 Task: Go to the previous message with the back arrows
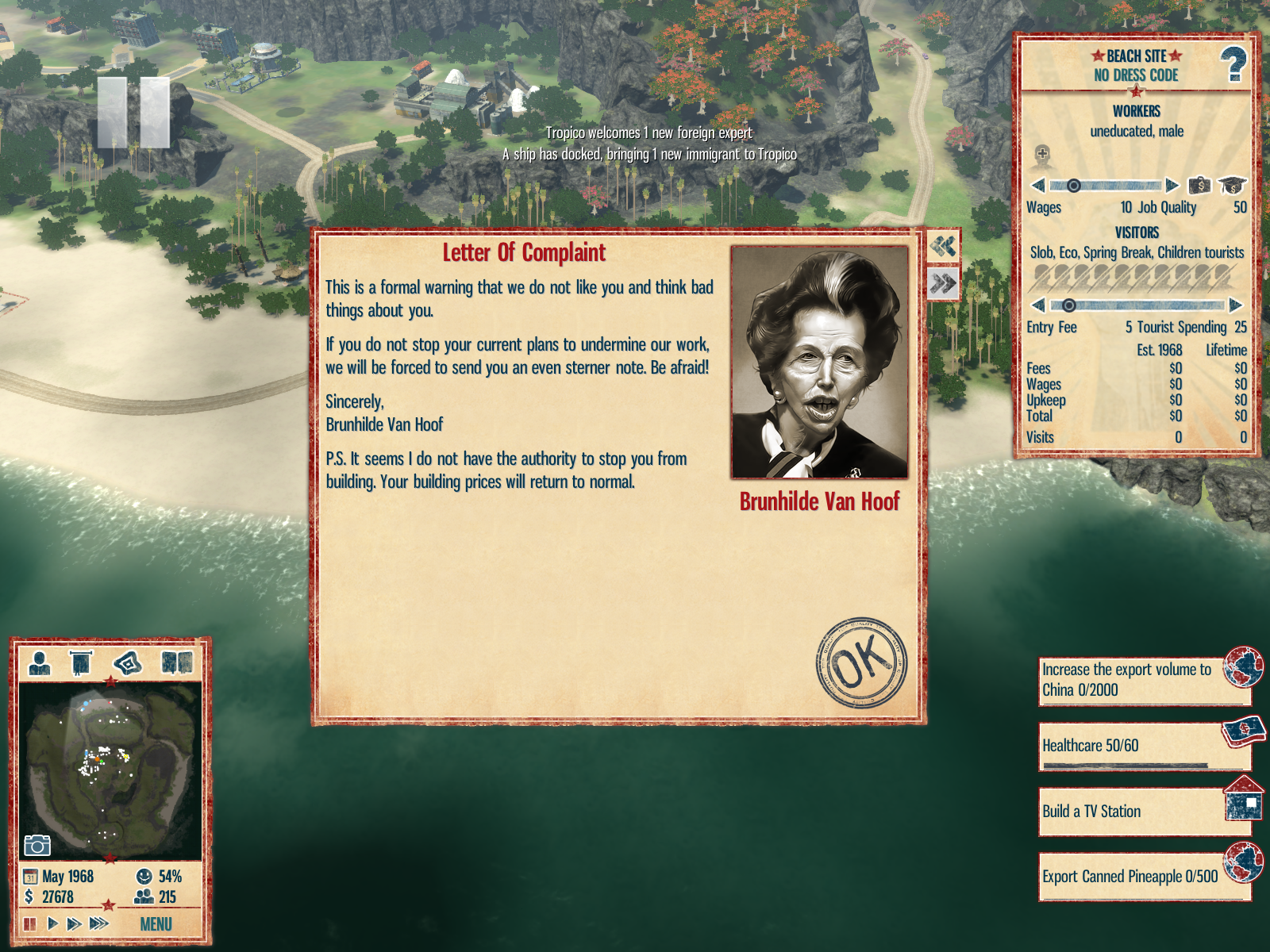point(943,247)
